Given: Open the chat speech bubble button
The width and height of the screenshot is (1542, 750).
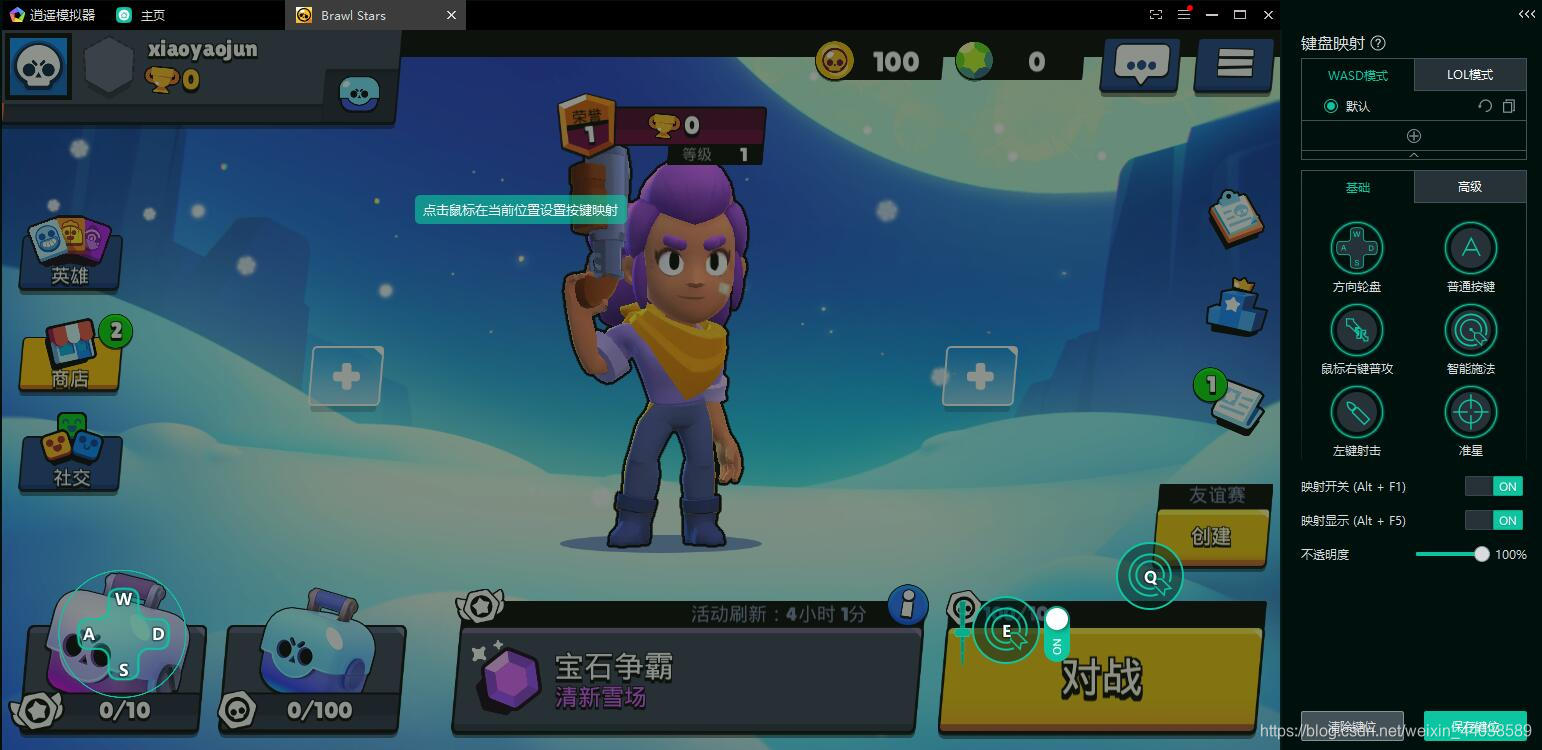Looking at the screenshot, I should tap(1141, 65).
